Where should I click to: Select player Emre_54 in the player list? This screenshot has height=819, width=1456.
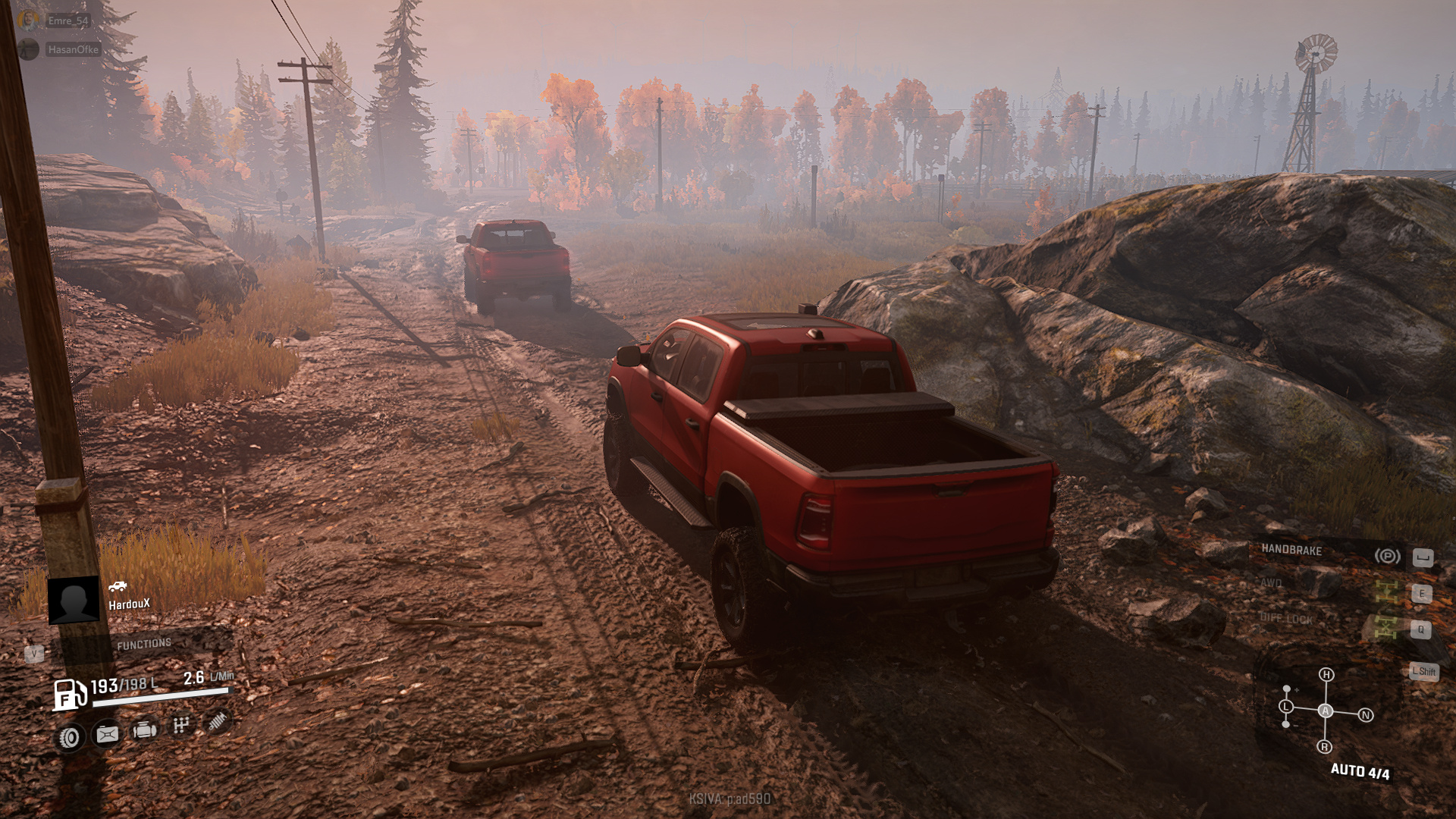point(67,20)
